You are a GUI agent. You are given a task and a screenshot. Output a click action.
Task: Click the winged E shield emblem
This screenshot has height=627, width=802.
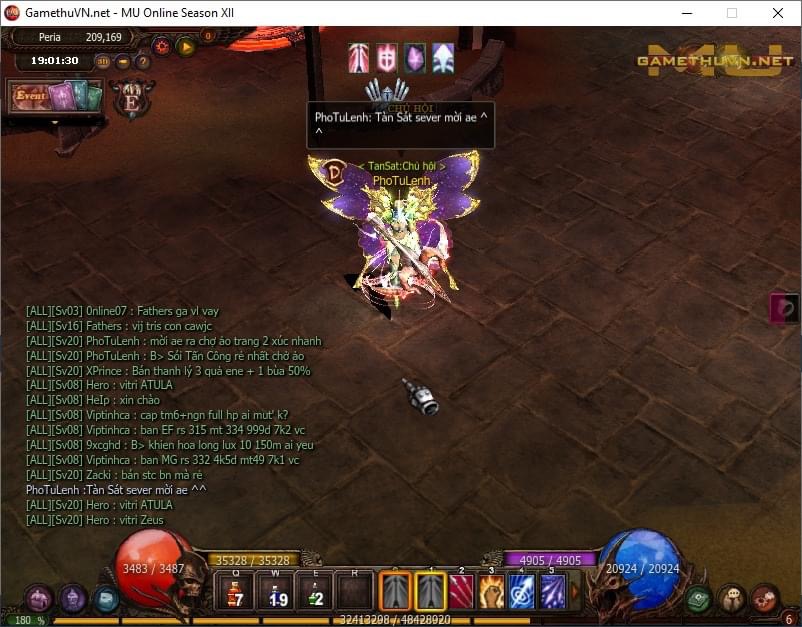tap(131, 99)
